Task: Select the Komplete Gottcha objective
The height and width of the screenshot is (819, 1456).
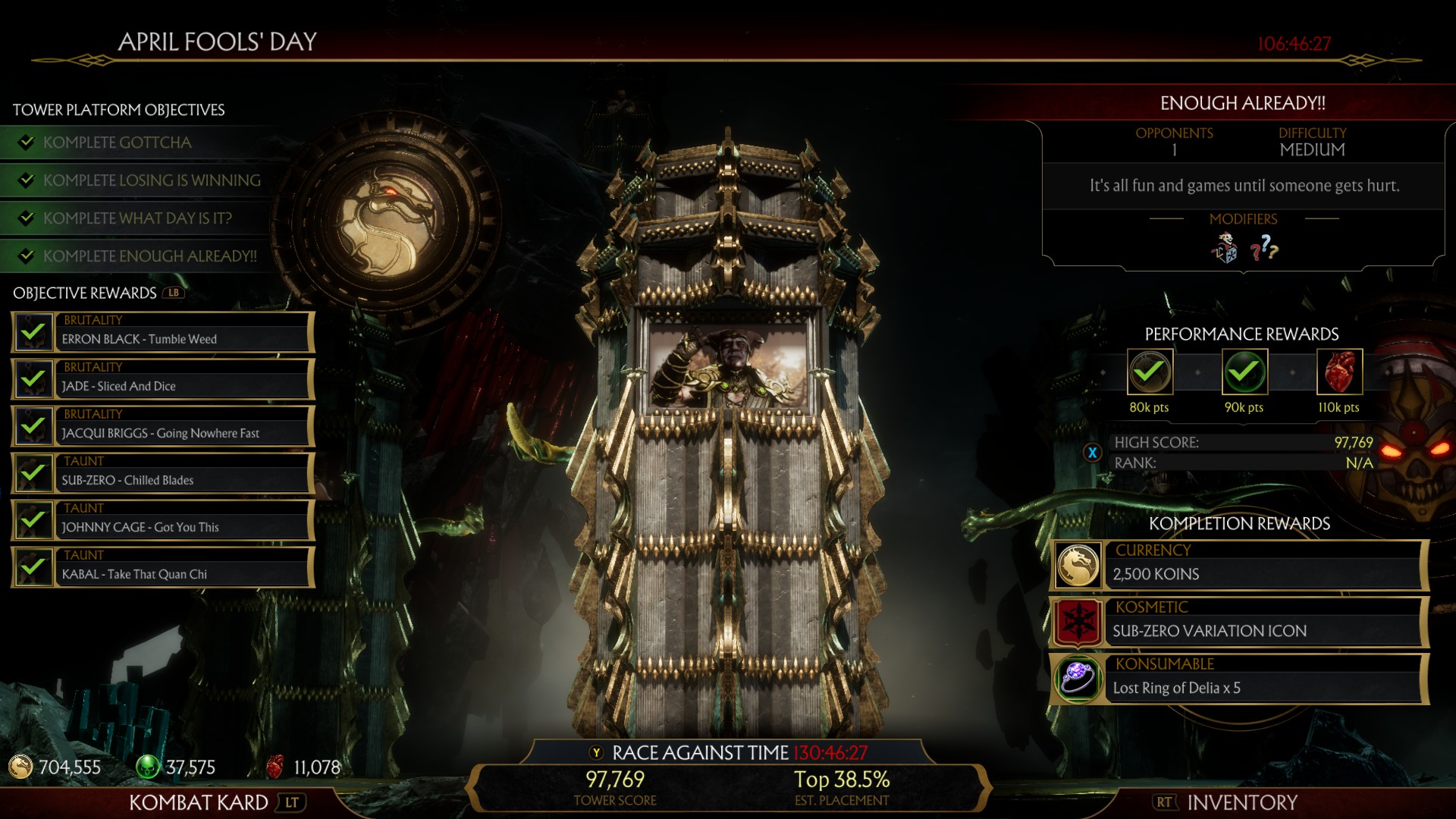Action: pyautogui.click(x=118, y=143)
